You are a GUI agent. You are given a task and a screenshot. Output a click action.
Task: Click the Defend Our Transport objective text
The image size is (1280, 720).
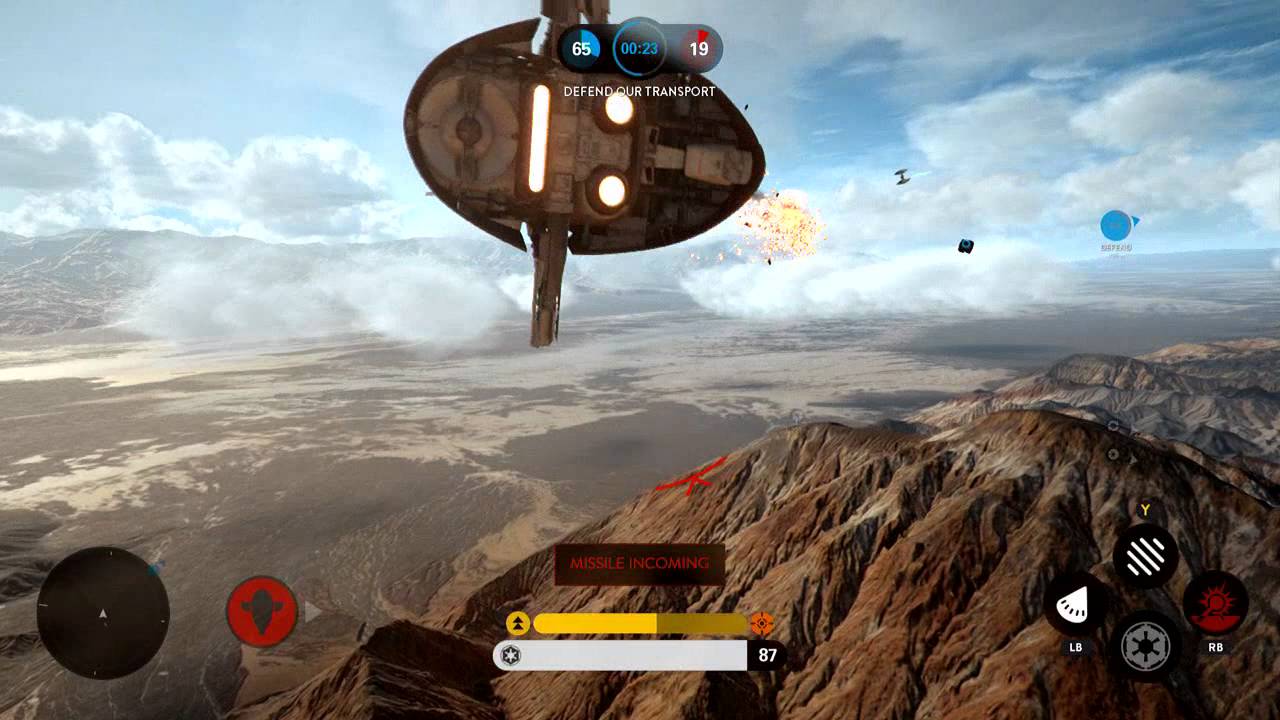(x=640, y=92)
